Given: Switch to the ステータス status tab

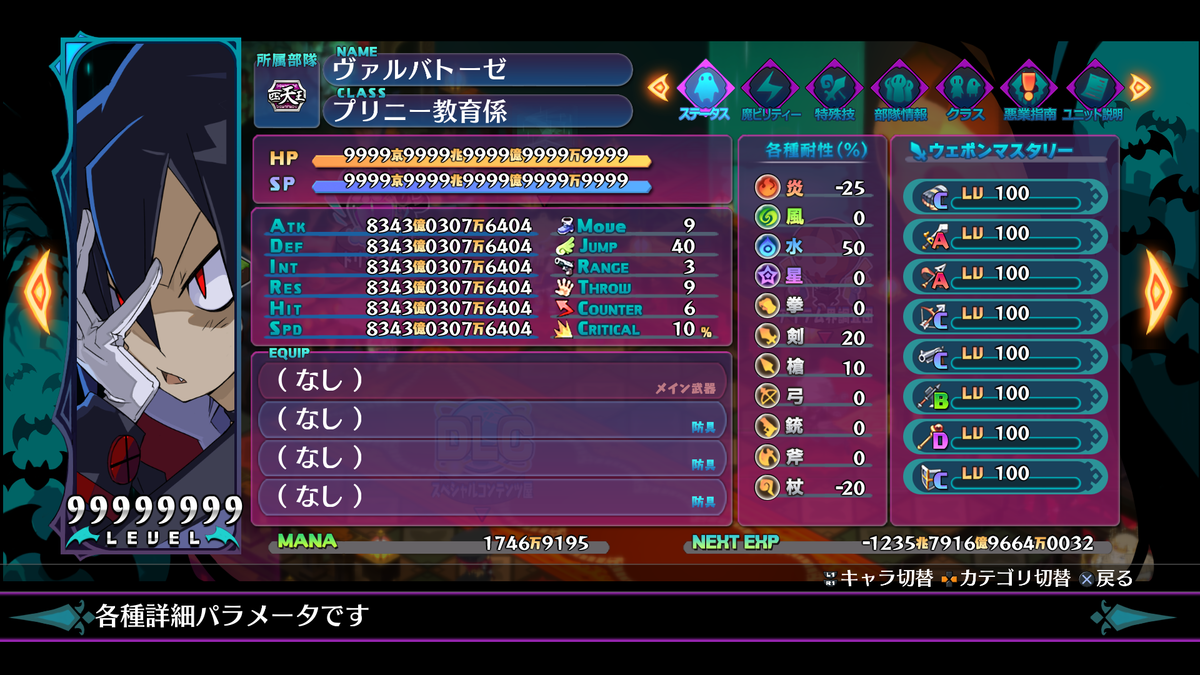Looking at the screenshot, I should coord(706,88).
